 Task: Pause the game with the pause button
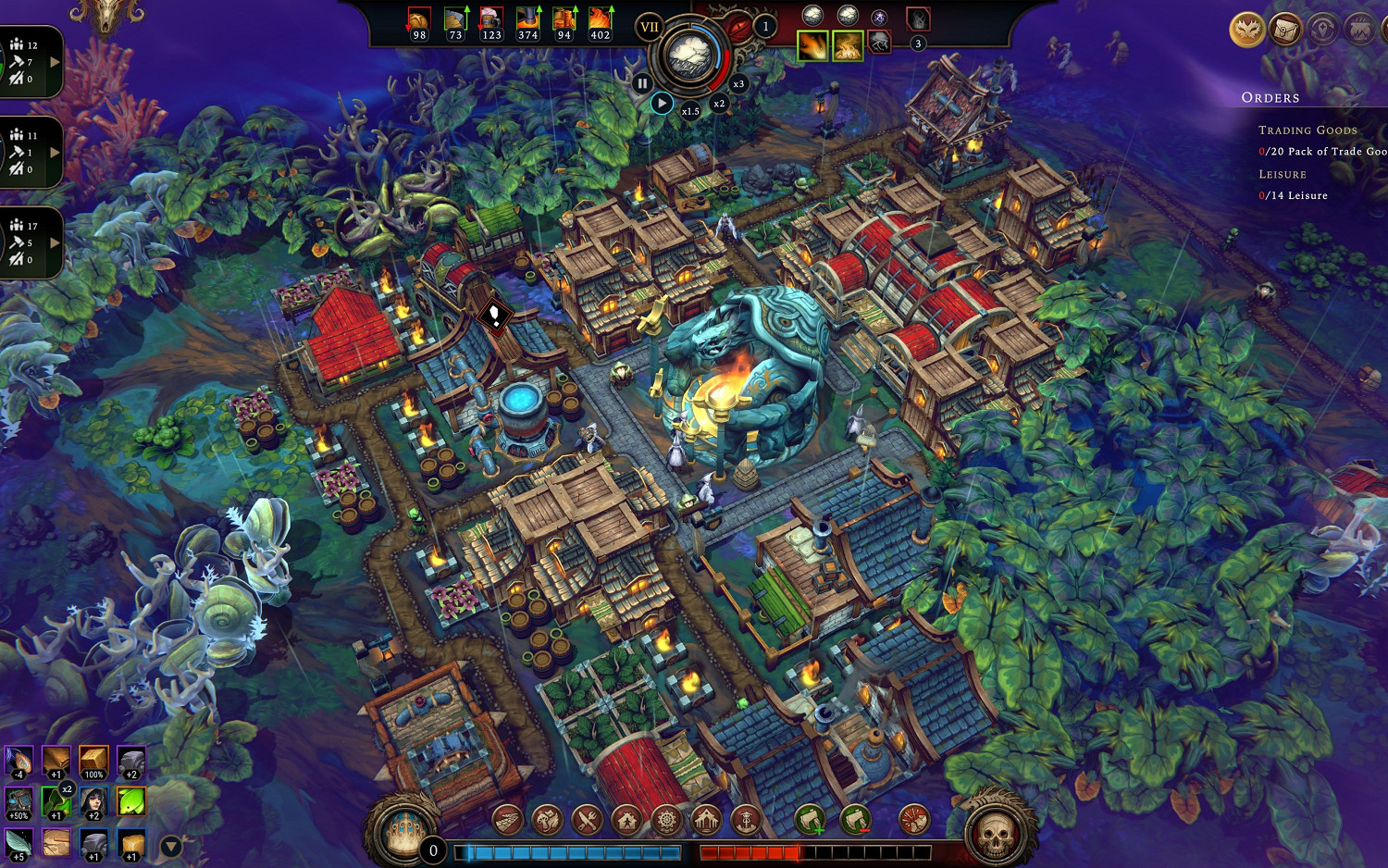pos(643,83)
